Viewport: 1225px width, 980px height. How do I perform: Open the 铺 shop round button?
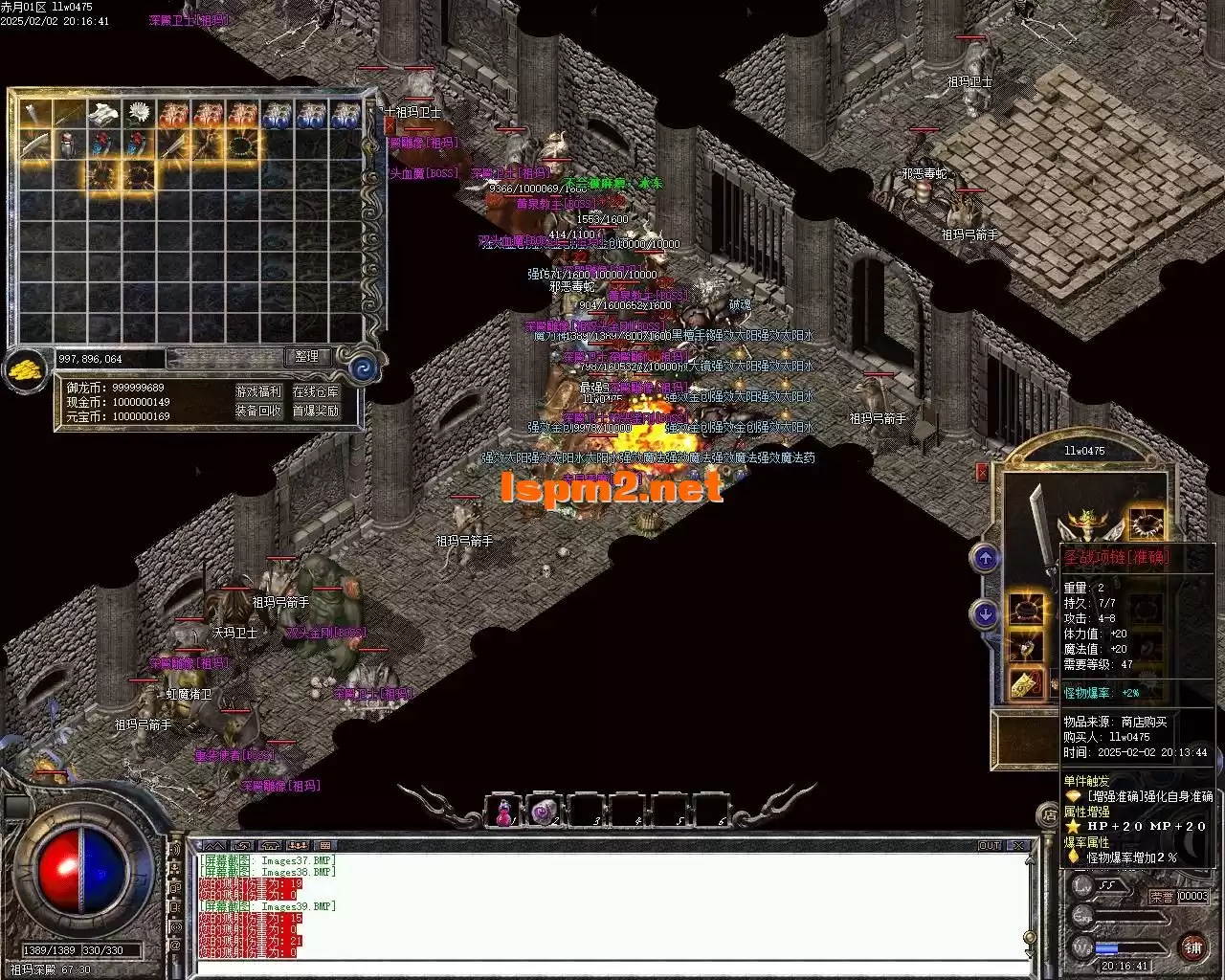(1192, 947)
